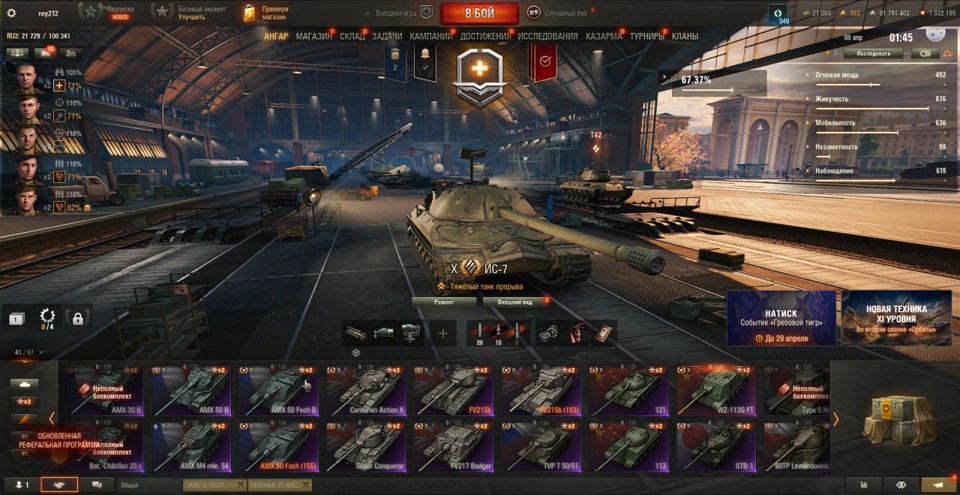This screenshot has height=495, width=960.
Task: Open the КЛАНЫ tab
Action: click(685, 36)
